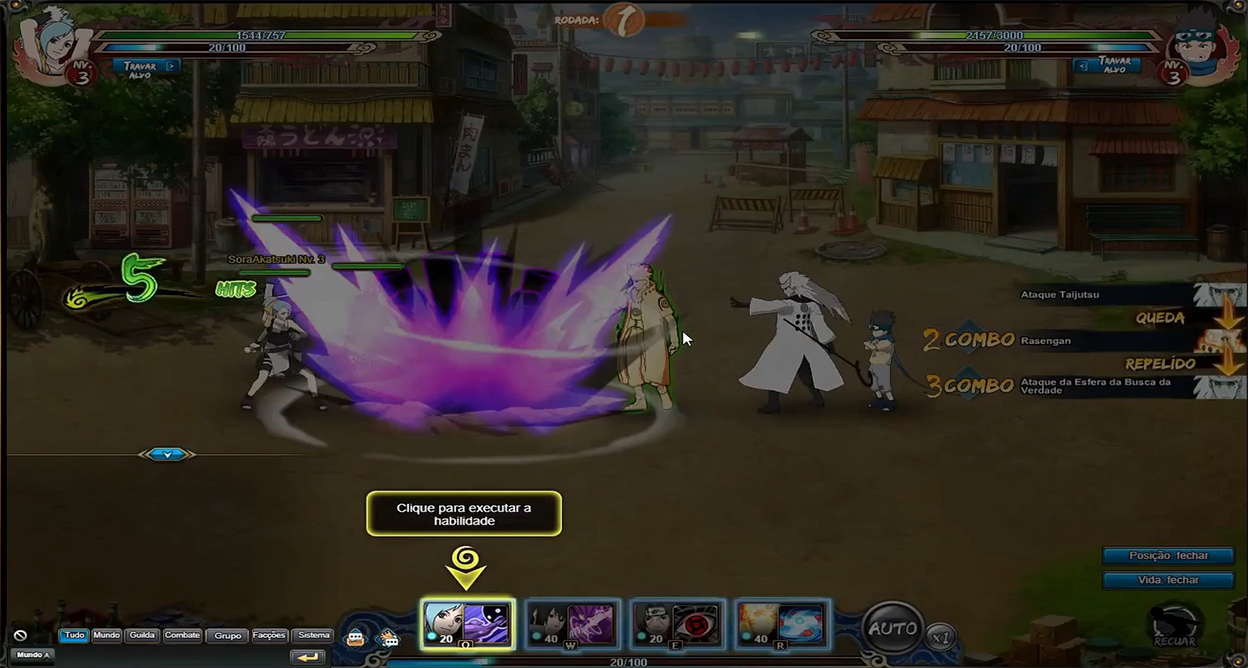1248x668 pixels.
Task: Lock target with the right 'Travar Alvo' button
Action: pos(1107,65)
